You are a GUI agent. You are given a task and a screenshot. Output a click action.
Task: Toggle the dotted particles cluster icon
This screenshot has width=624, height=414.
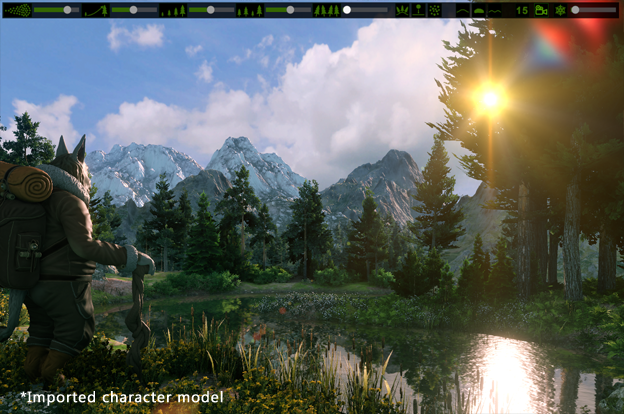click(x=434, y=10)
